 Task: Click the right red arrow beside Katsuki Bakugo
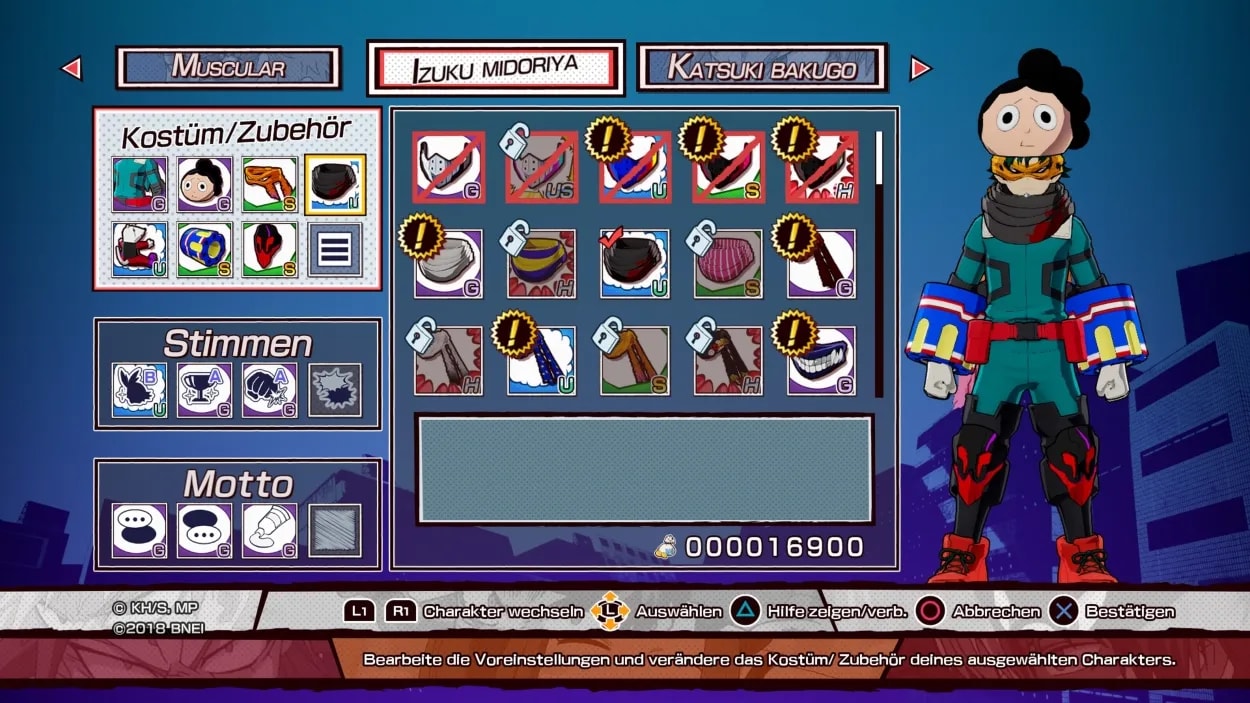920,68
